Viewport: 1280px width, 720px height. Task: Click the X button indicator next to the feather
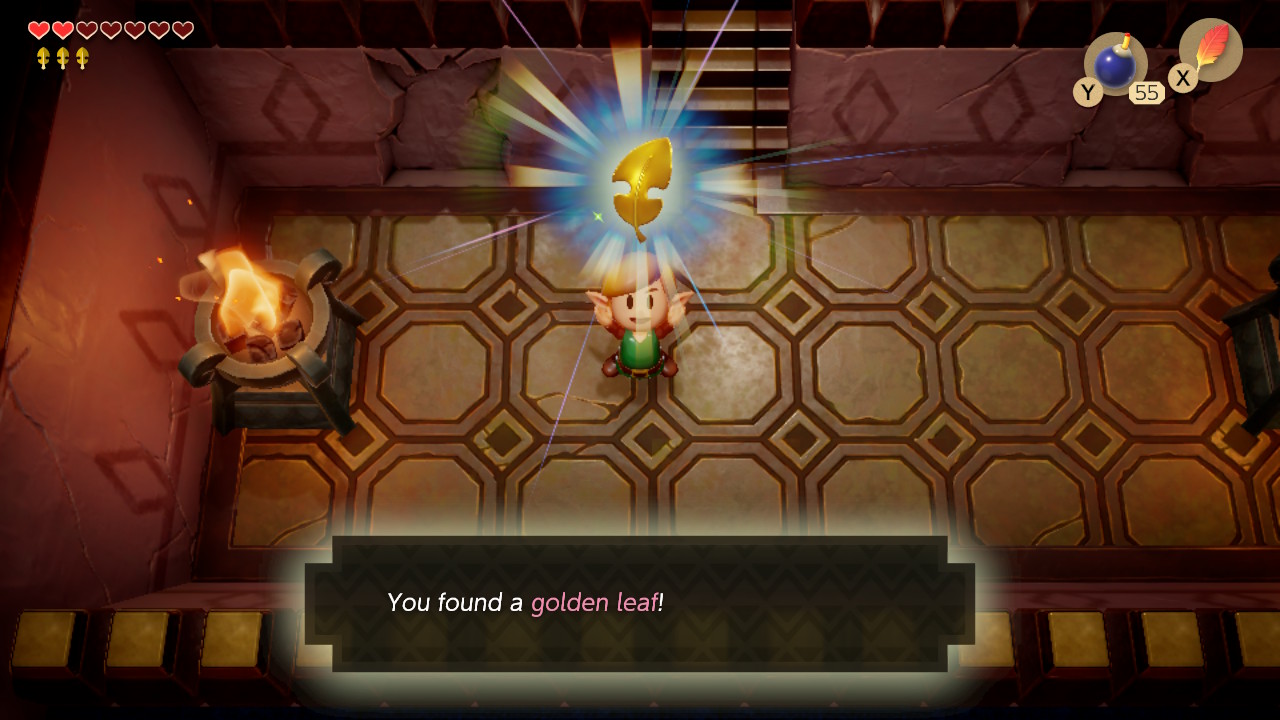[1182, 78]
